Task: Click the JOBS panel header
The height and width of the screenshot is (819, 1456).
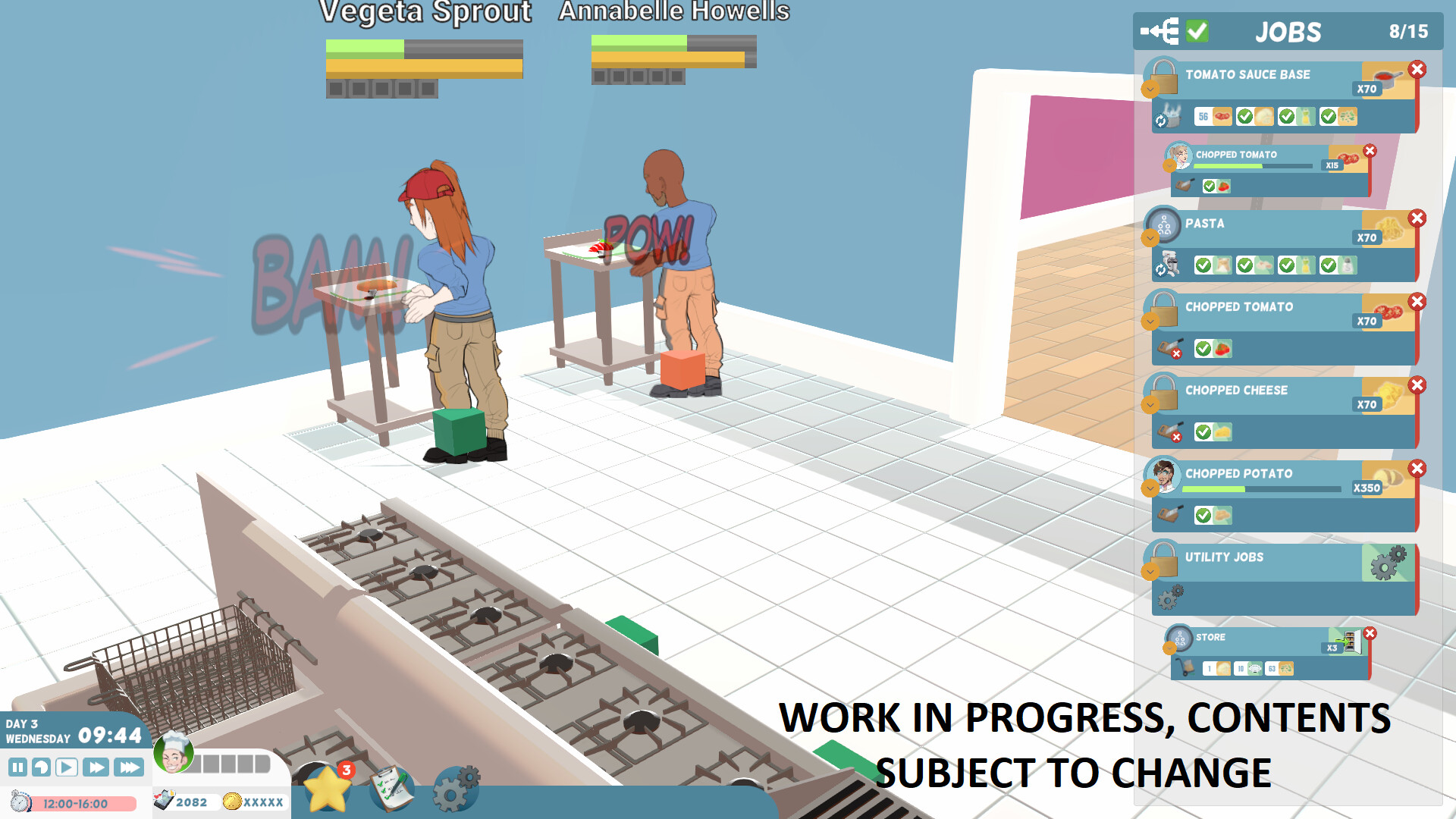Action: [x=1288, y=32]
